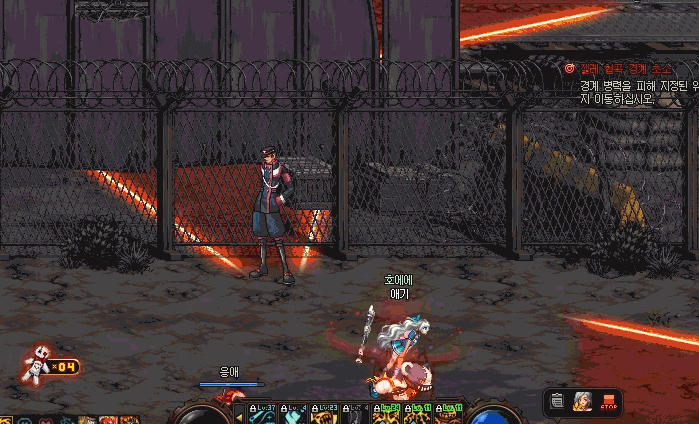Click the red STOP button
The width and height of the screenshot is (699, 424).
(608, 402)
